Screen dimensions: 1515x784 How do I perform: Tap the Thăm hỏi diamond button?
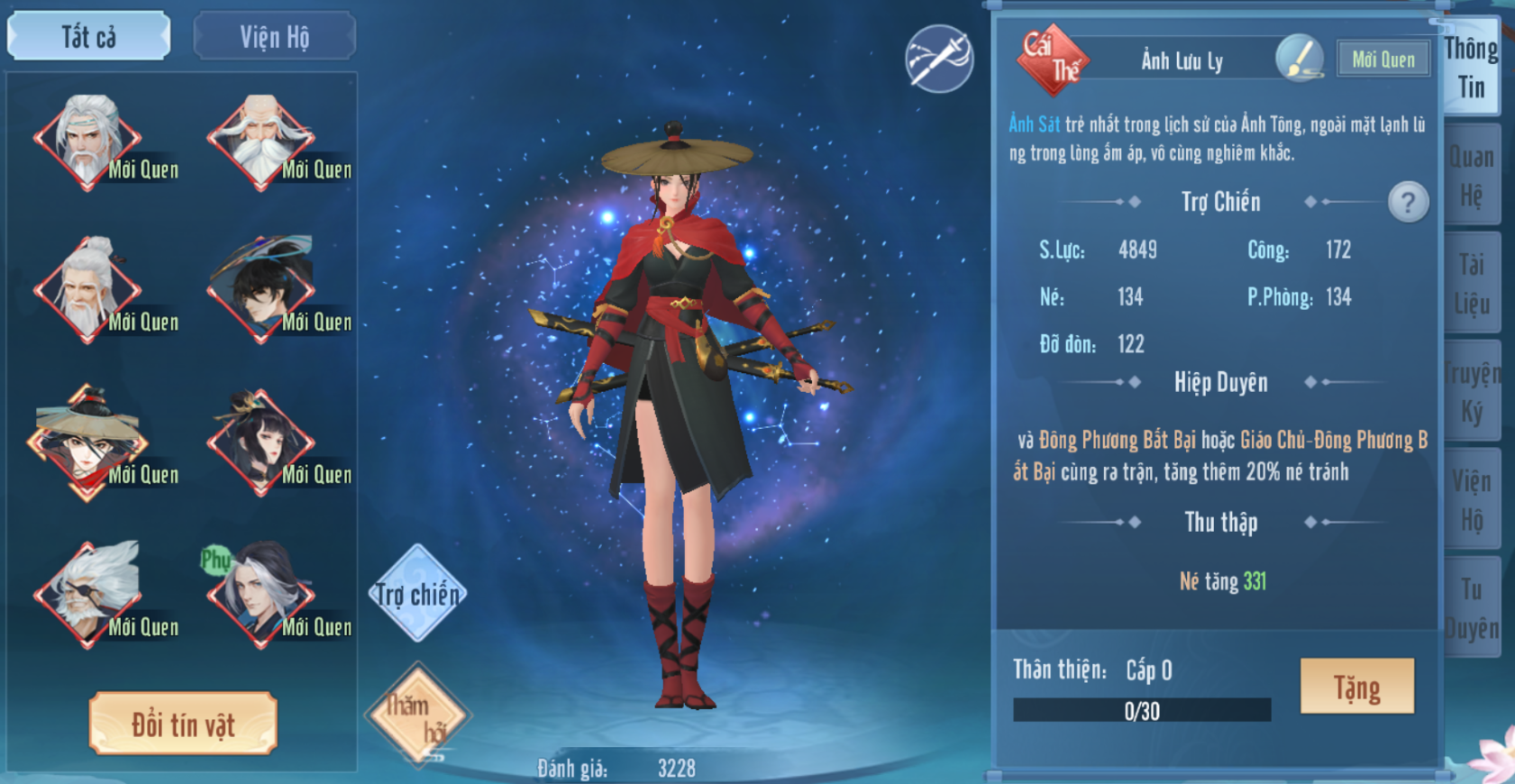(416, 716)
